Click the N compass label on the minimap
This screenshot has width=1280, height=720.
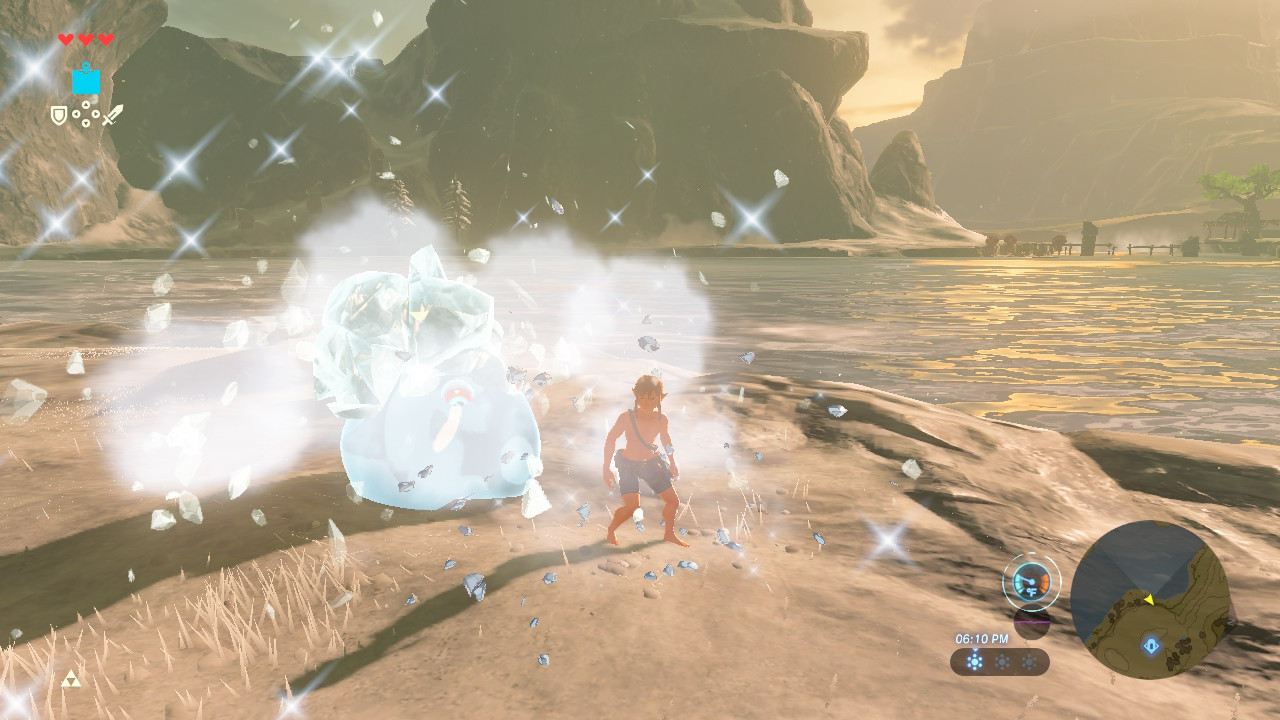coord(1232,621)
